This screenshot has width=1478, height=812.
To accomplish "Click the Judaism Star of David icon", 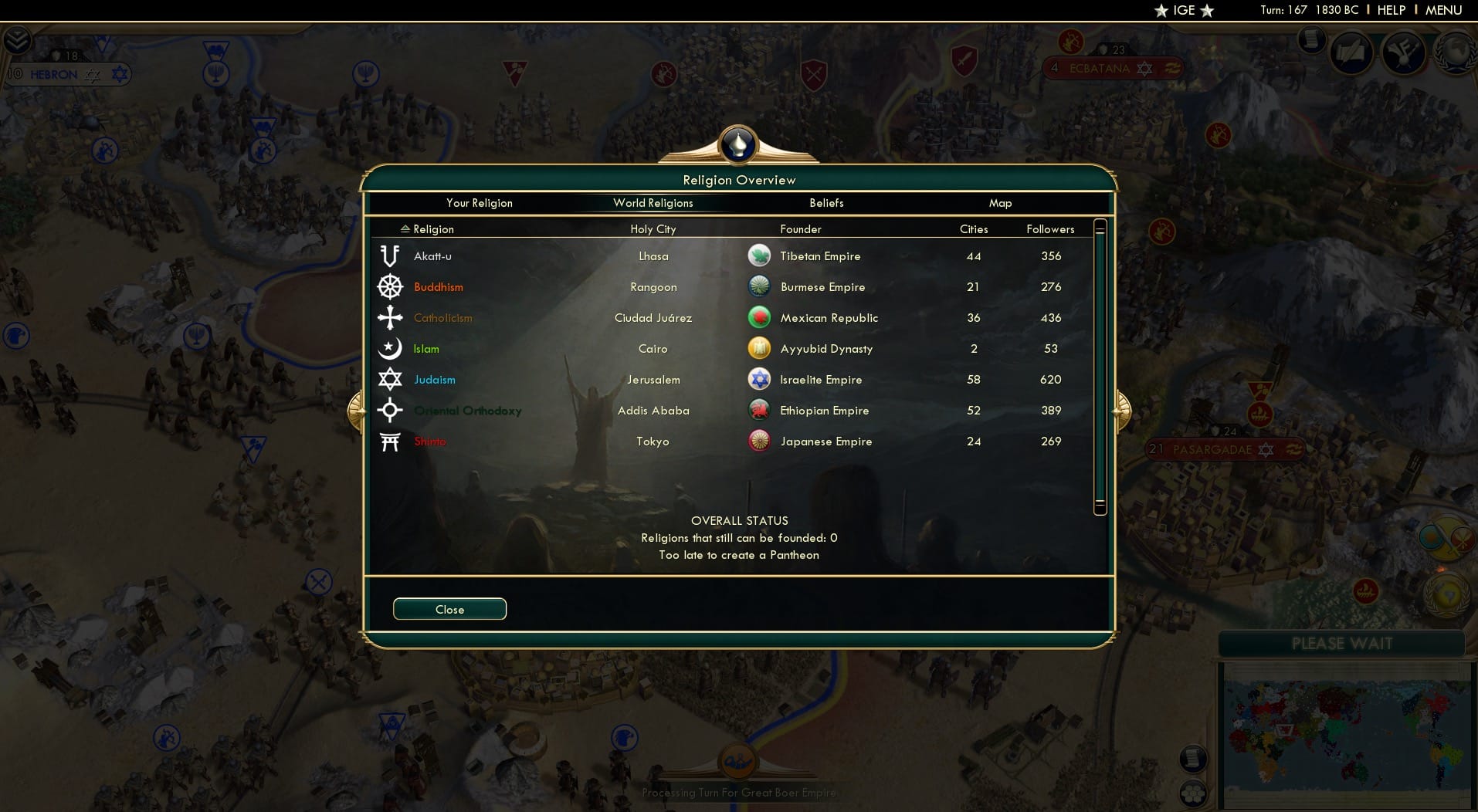I will [391, 379].
